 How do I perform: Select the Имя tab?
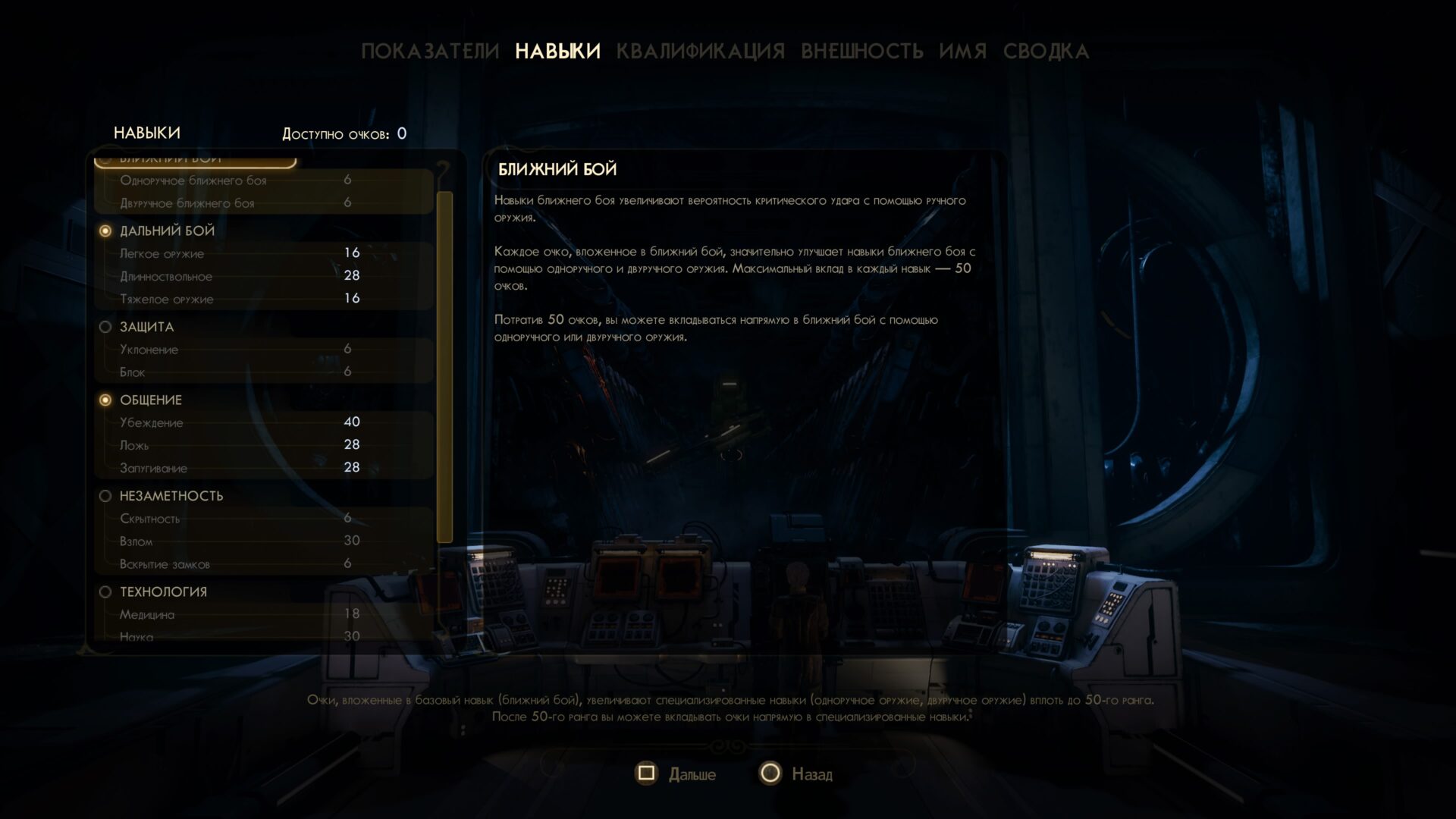tap(962, 52)
